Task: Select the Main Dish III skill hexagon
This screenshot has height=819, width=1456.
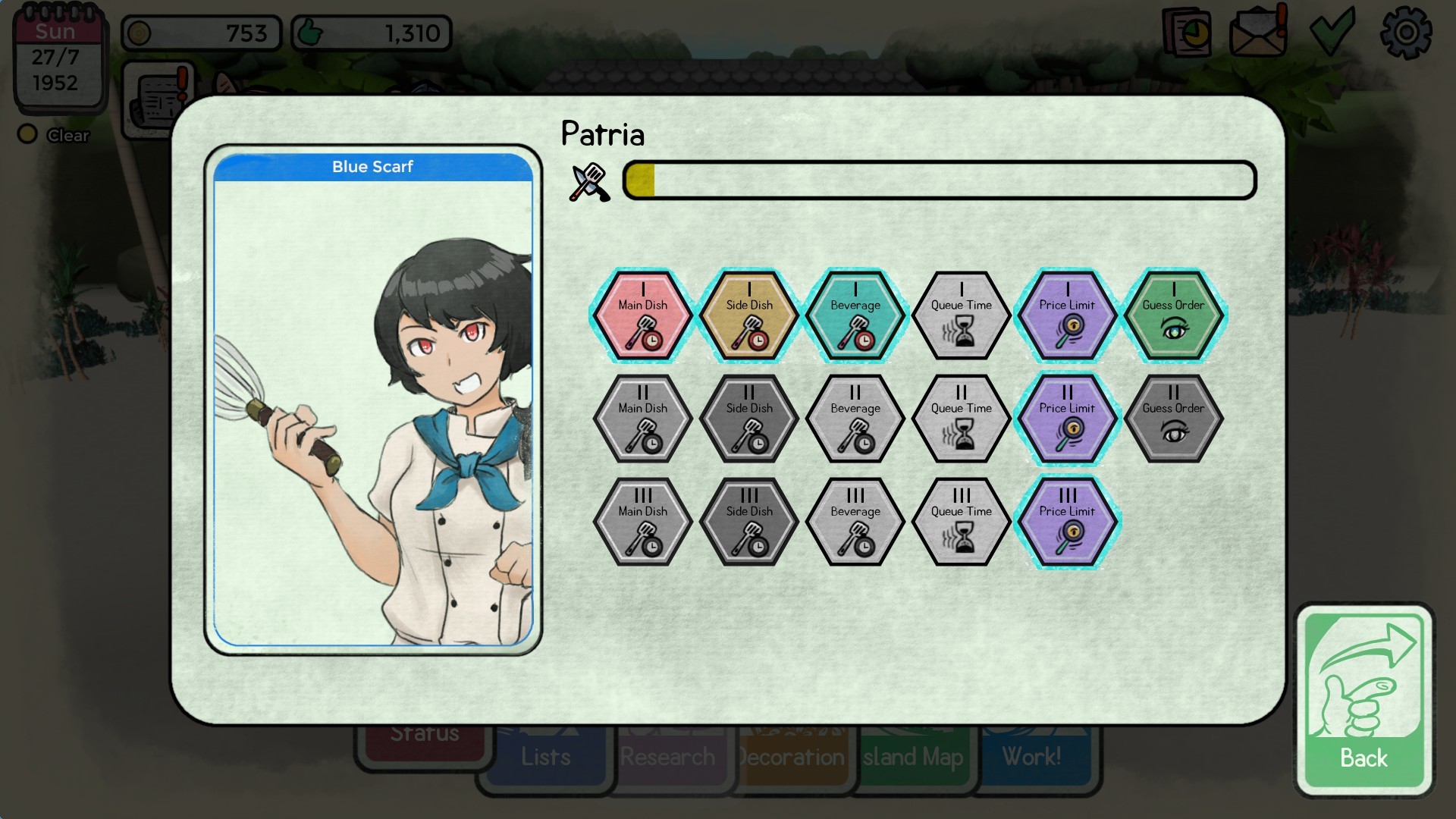Action: (642, 521)
